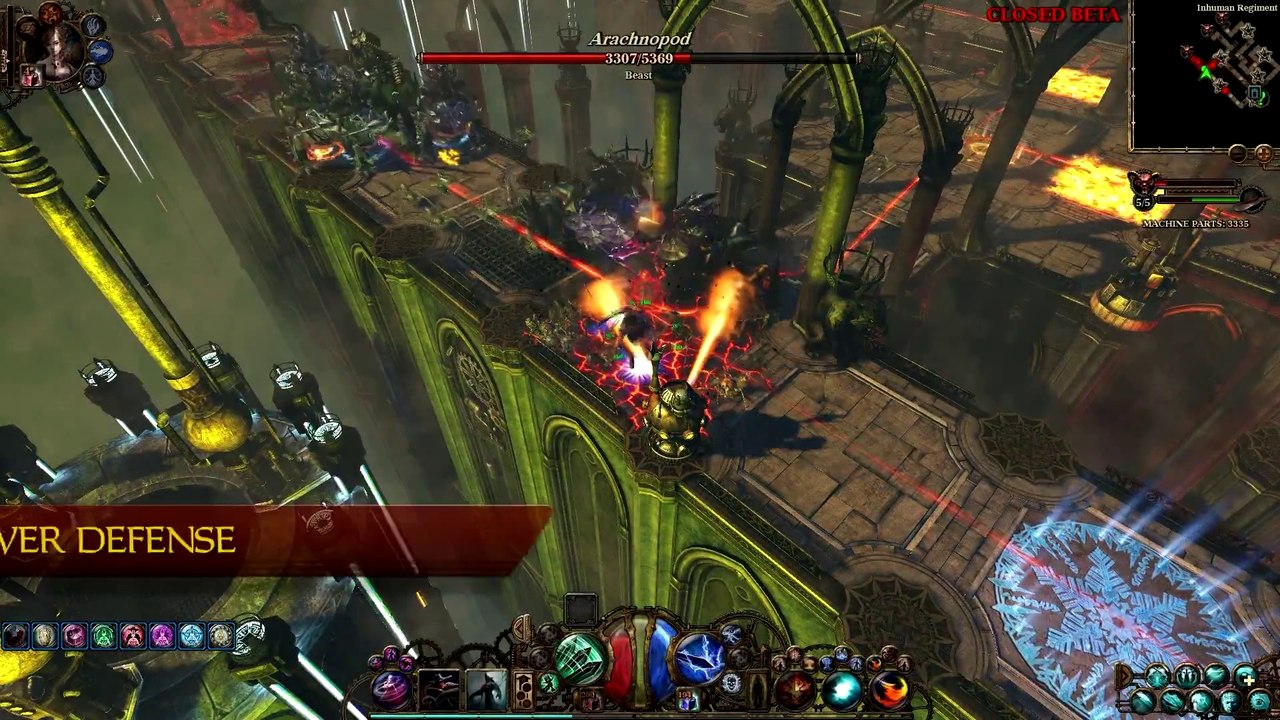Activate the green crystal shard skill
The width and height of the screenshot is (1280, 720).
pos(581,658)
